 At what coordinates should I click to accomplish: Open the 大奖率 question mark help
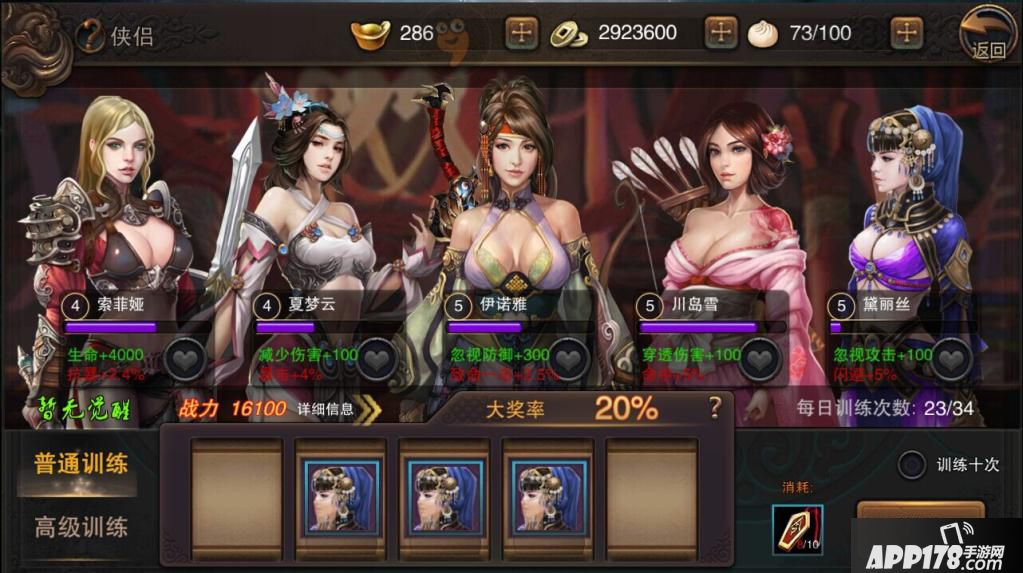pyautogui.click(x=714, y=408)
